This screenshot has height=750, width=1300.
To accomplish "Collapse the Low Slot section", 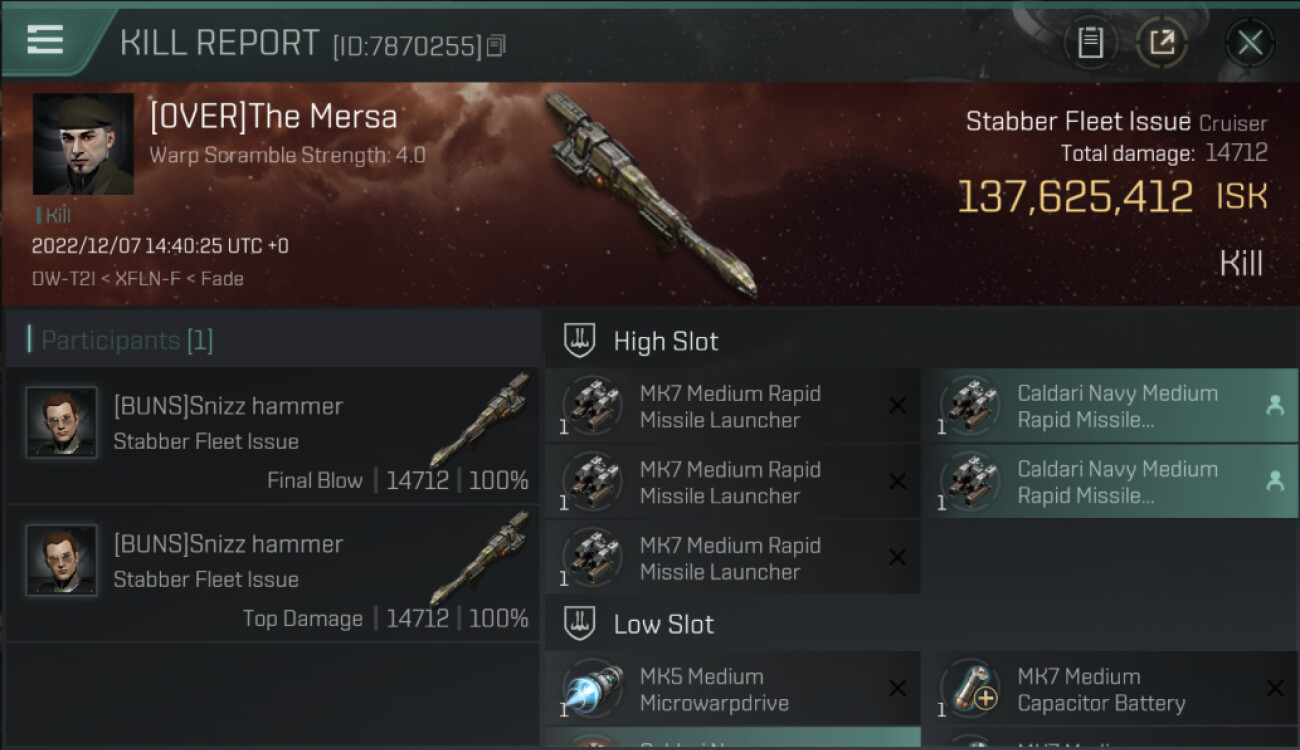I will click(663, 625).
